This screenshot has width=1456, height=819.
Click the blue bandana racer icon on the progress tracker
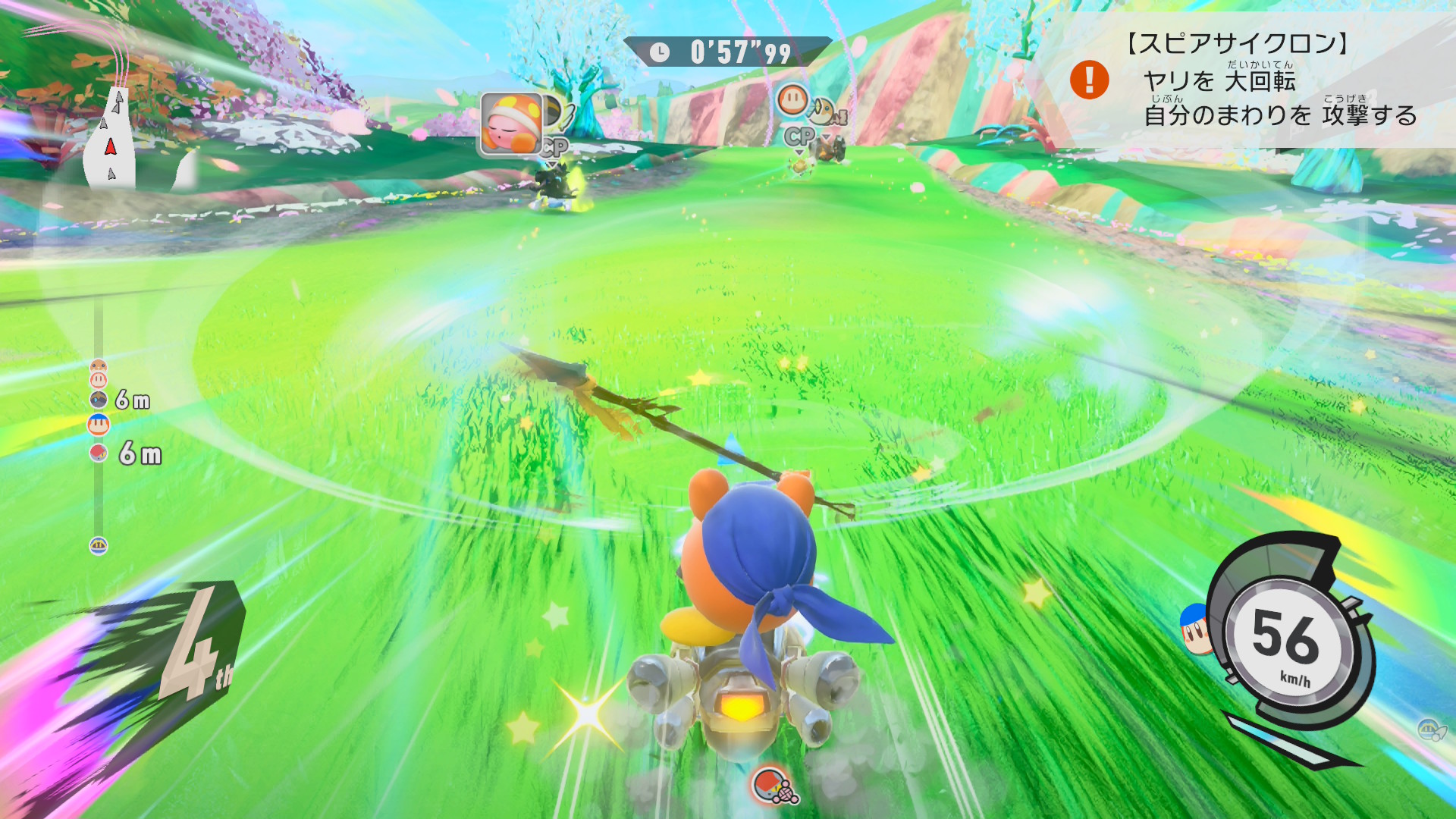click(x=99, y=425)
